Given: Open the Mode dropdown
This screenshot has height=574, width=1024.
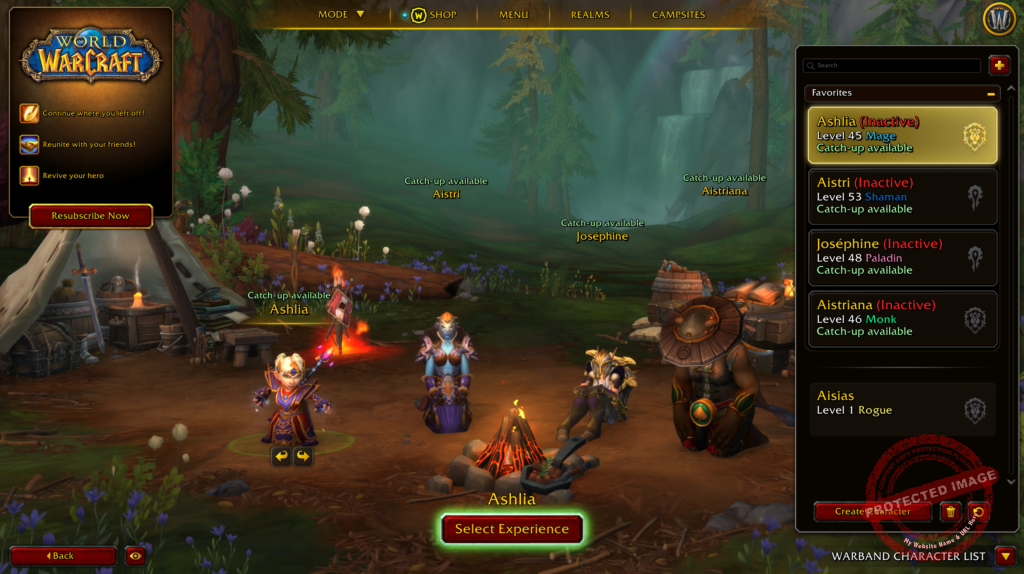Looking at the screenshot, I should pyautogui.click(x=341, y=15).
